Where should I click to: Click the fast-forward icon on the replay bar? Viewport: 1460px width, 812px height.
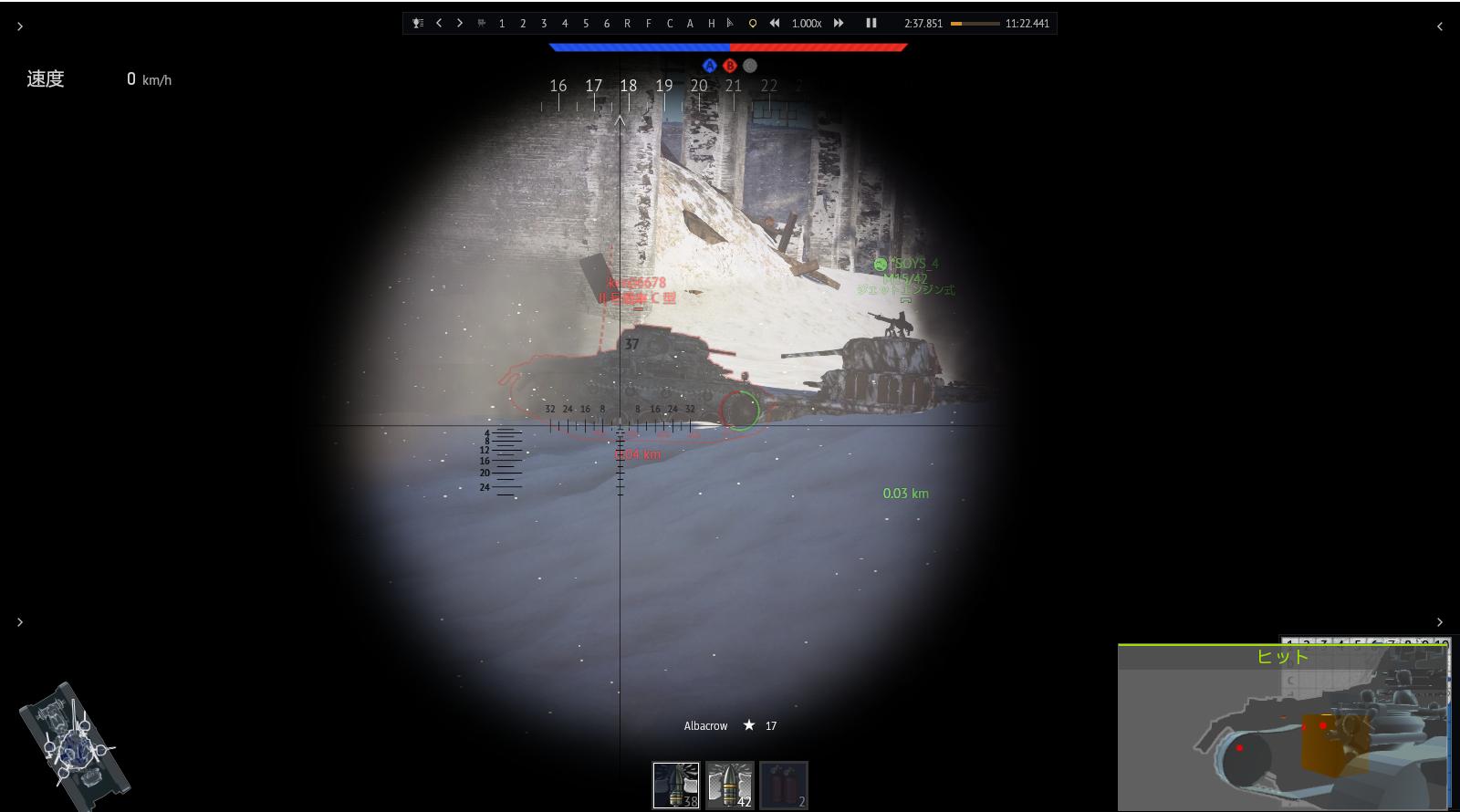pyautogui.click(x=839, y=22)
